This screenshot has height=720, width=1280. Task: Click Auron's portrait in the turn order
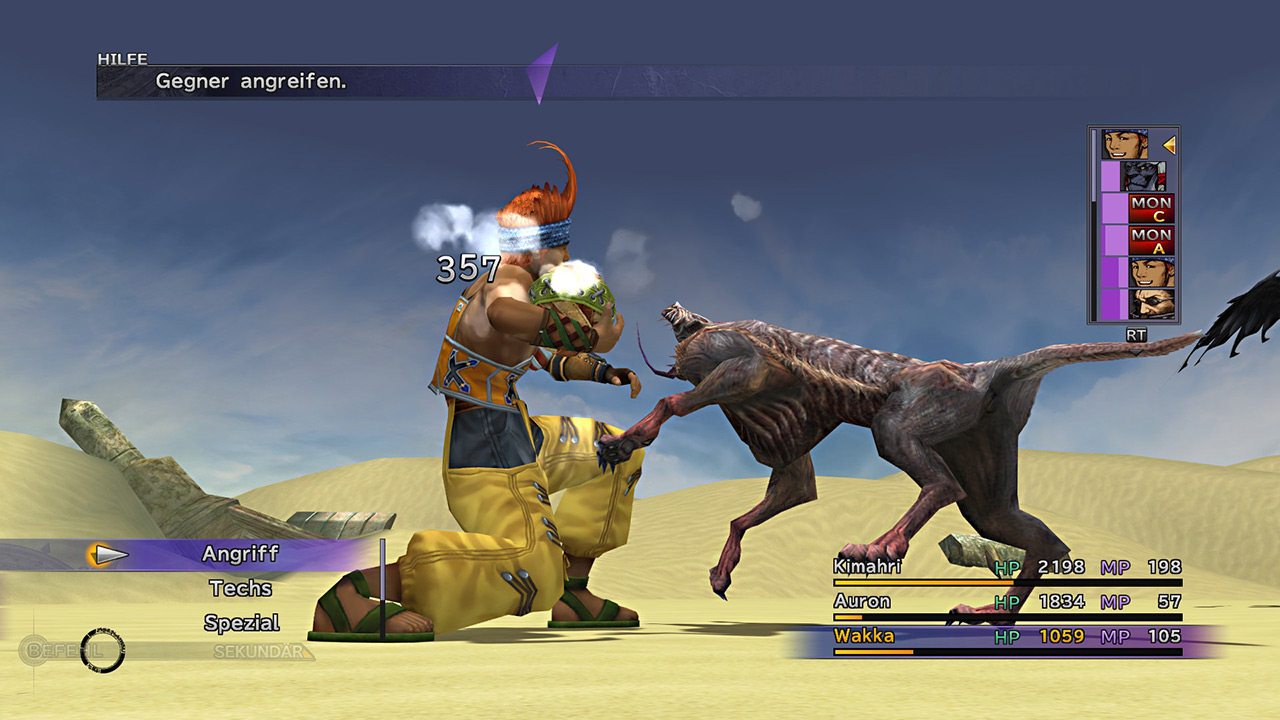1151,303
